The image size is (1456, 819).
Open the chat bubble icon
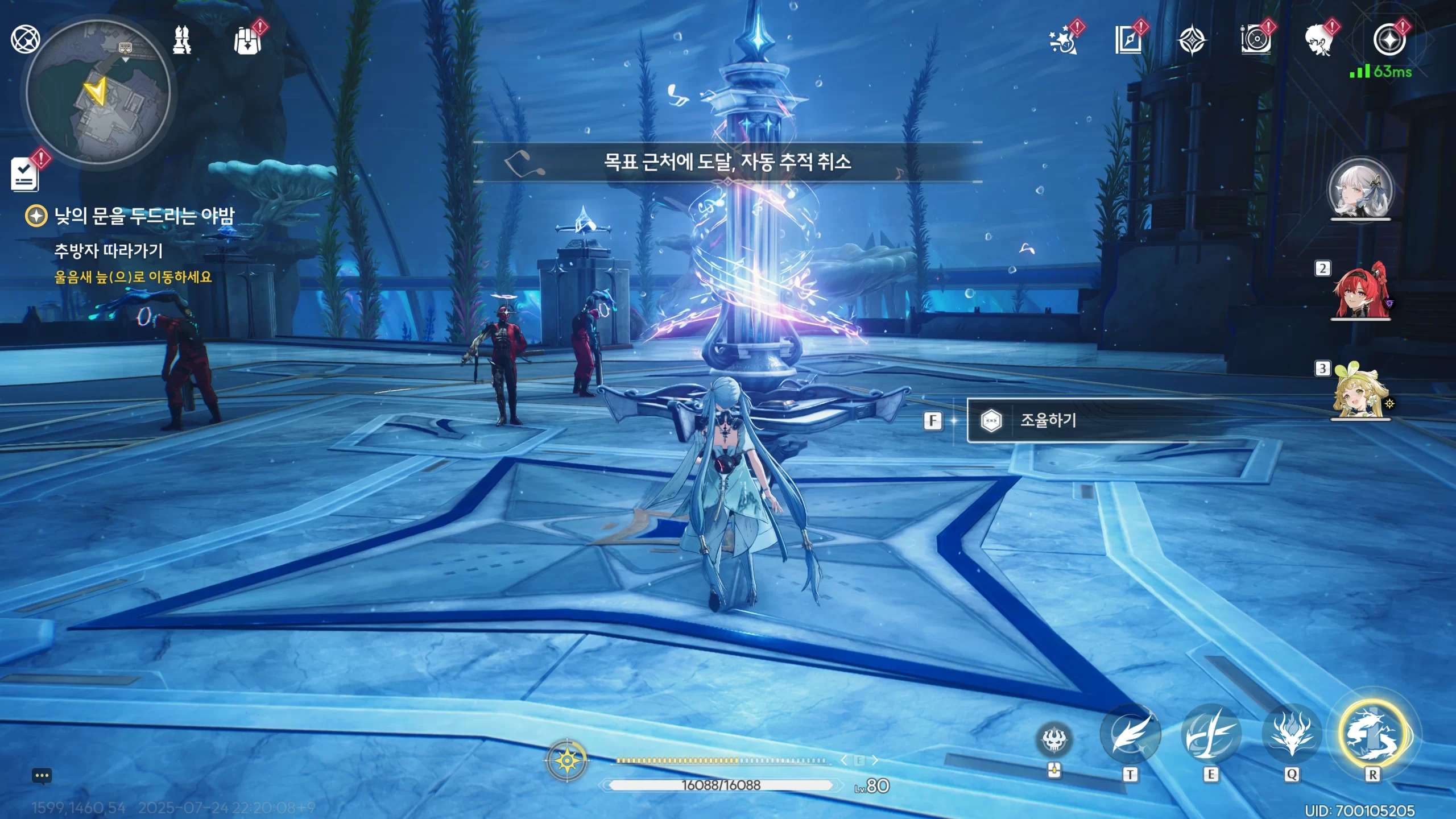coord(42,776)
